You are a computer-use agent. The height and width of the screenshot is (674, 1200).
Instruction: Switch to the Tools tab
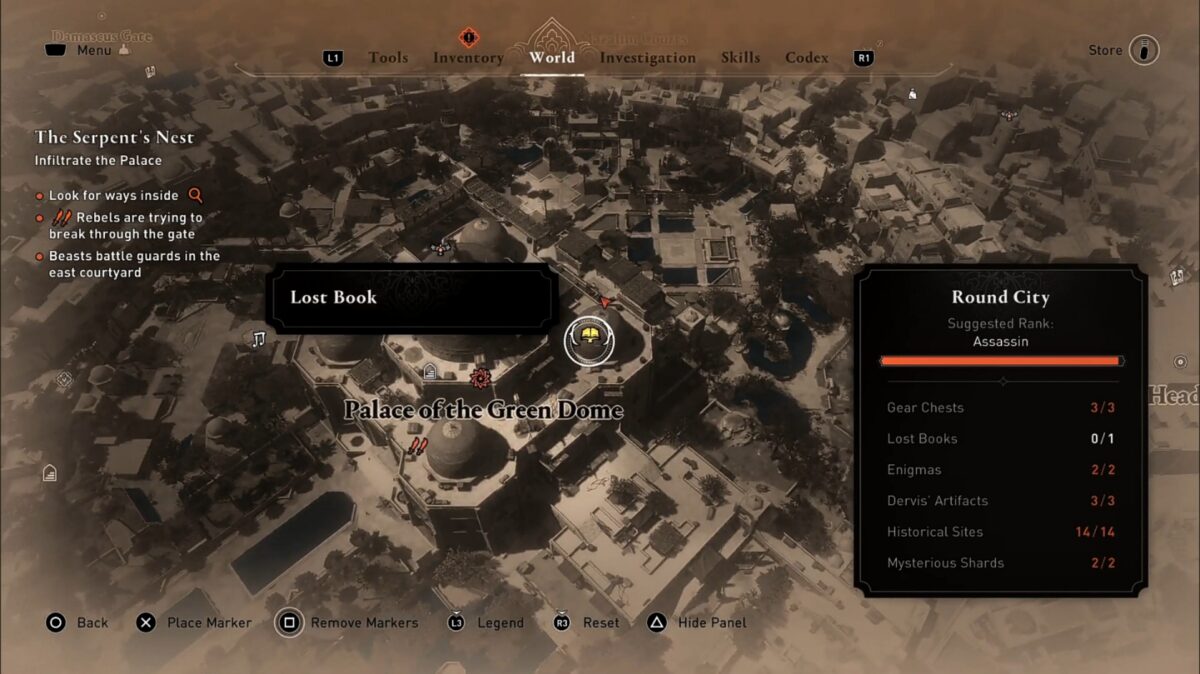388,58
